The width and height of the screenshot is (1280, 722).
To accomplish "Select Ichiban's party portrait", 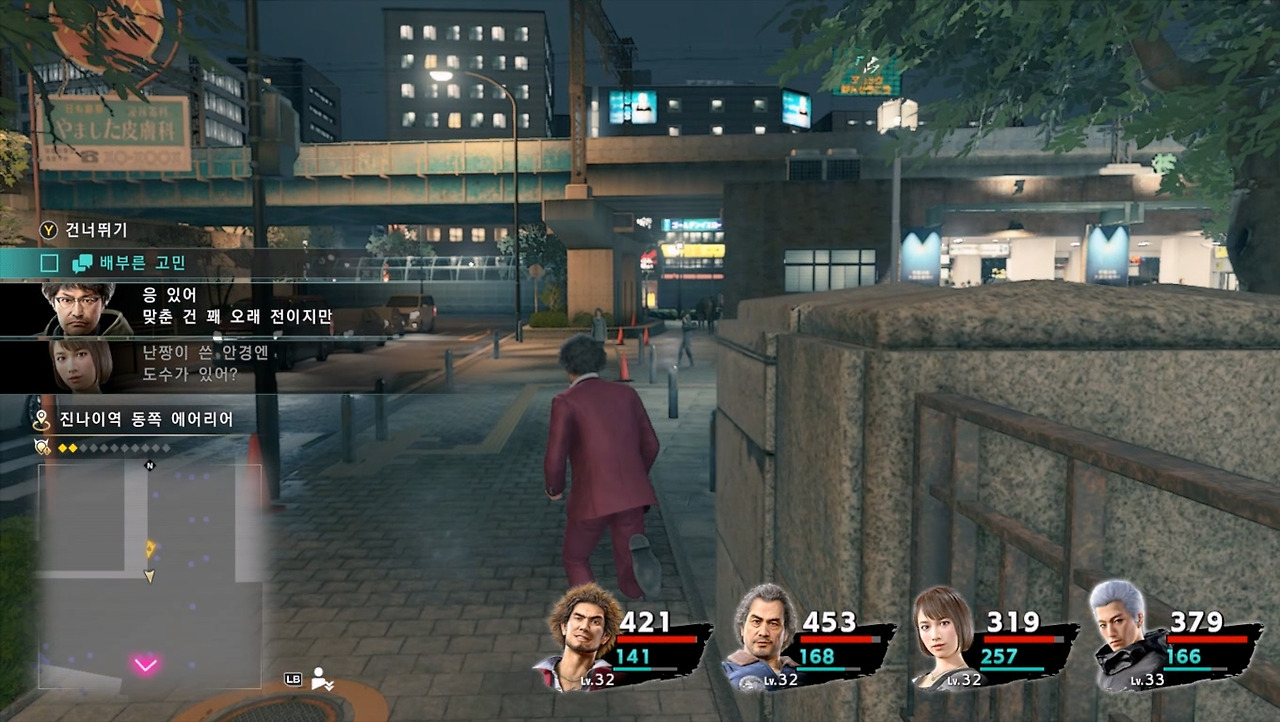I will point(585,636).
